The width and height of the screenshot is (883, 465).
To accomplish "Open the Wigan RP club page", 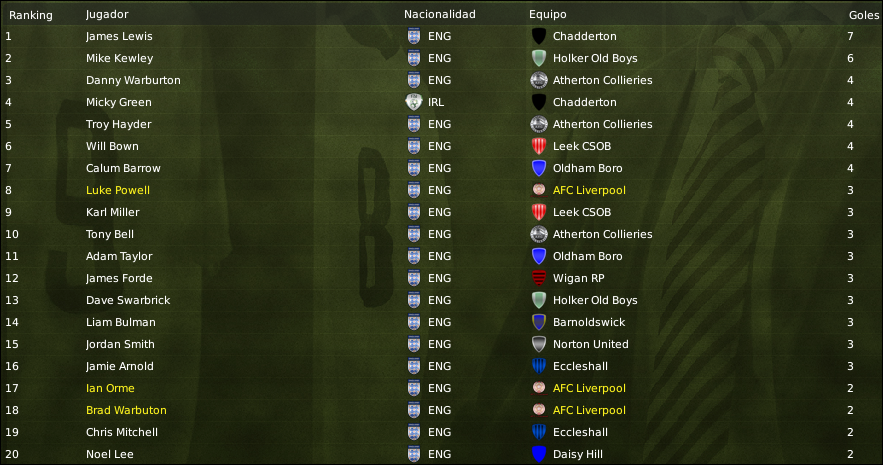I will [580, 278].
